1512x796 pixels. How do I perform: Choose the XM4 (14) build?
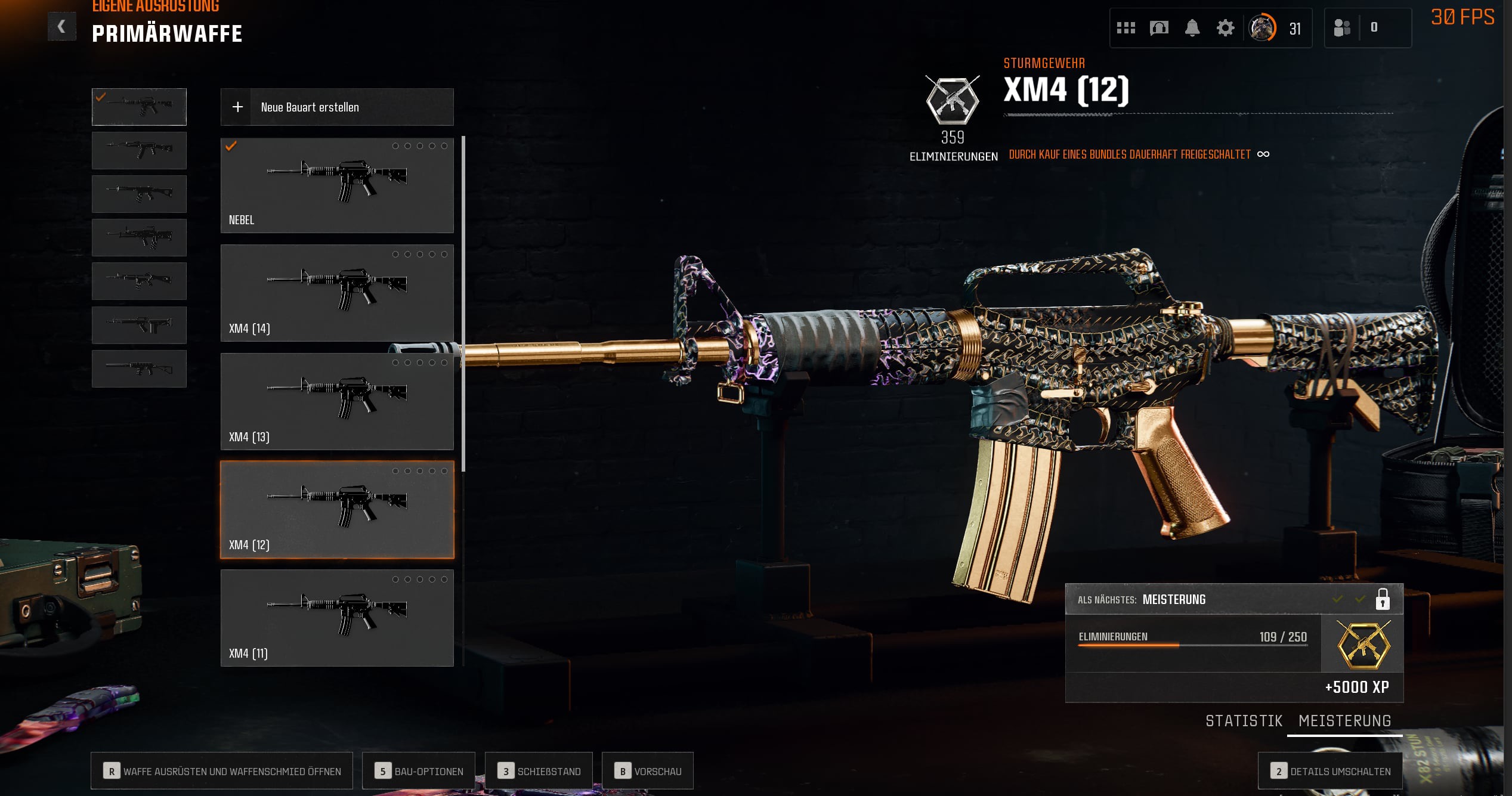(x=337, y=293)
